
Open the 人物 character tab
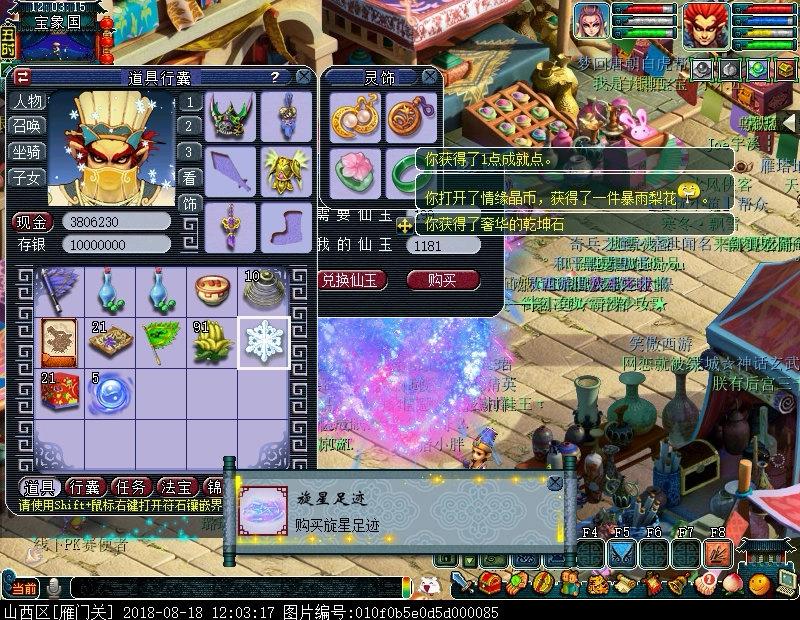pos(26,102)
